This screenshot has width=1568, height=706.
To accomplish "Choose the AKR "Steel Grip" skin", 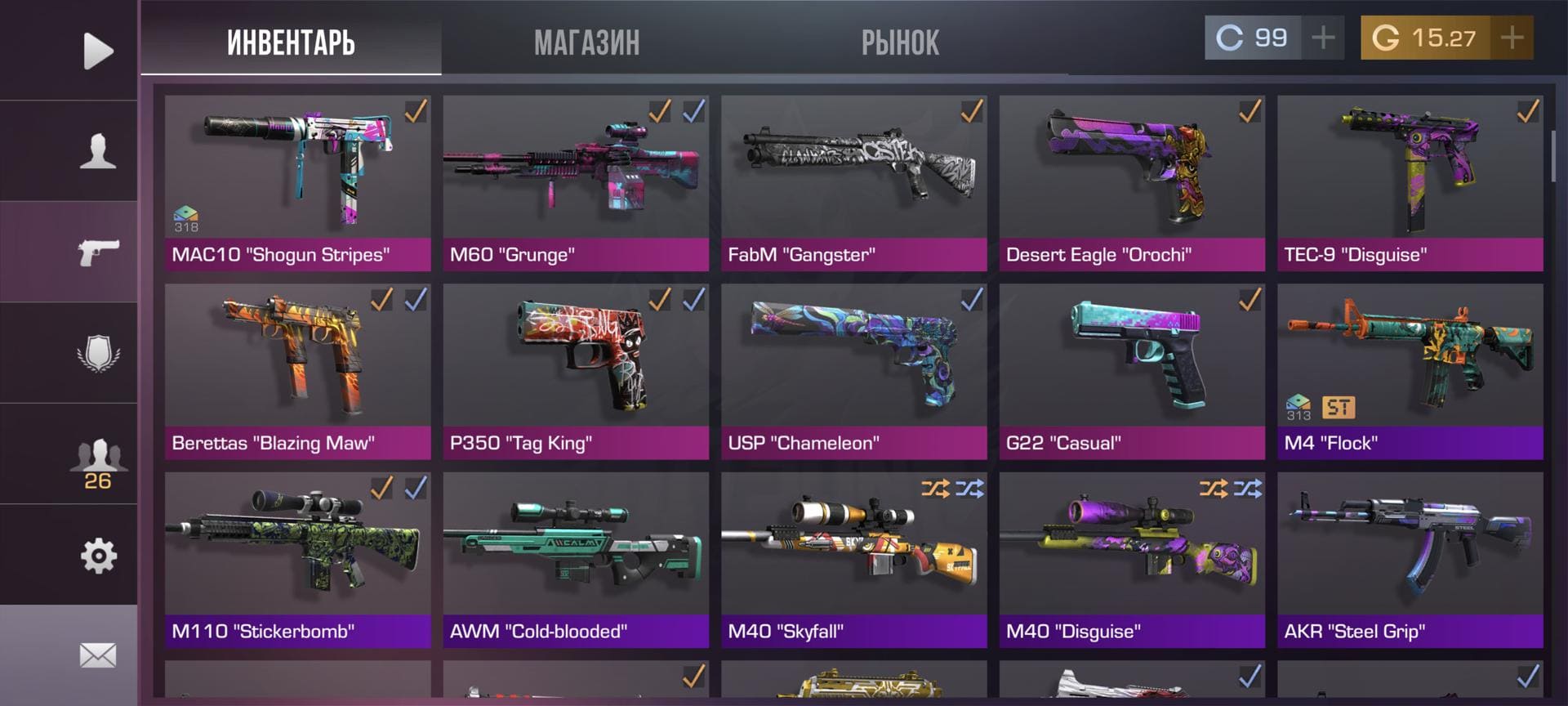I will tap(1410, 560).
